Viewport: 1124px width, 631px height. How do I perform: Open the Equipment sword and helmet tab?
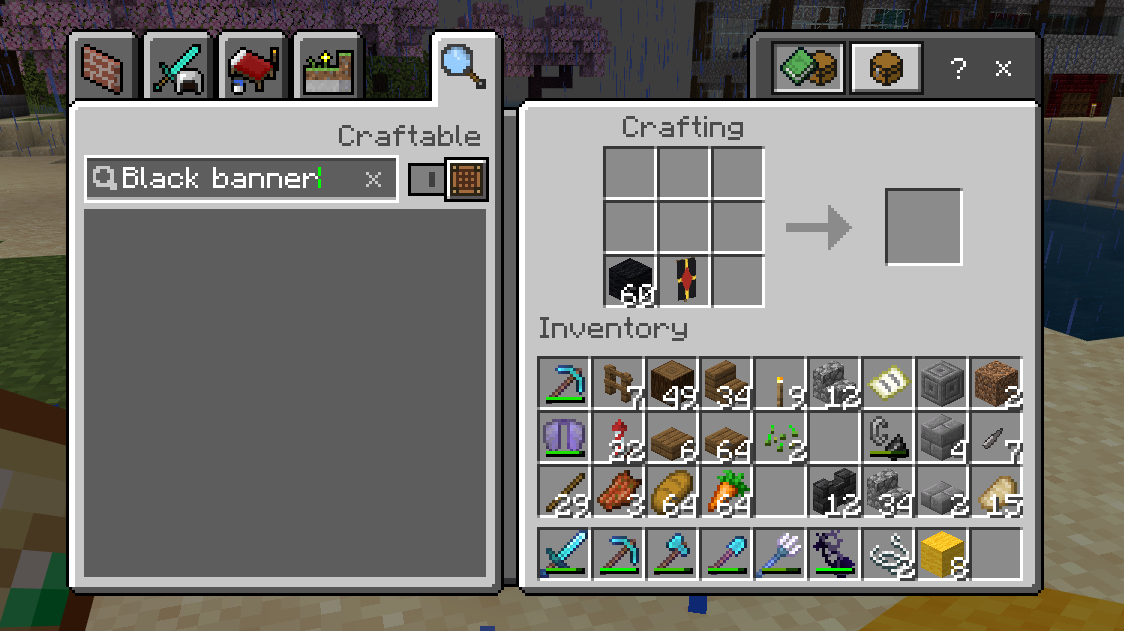coord(180,69)
